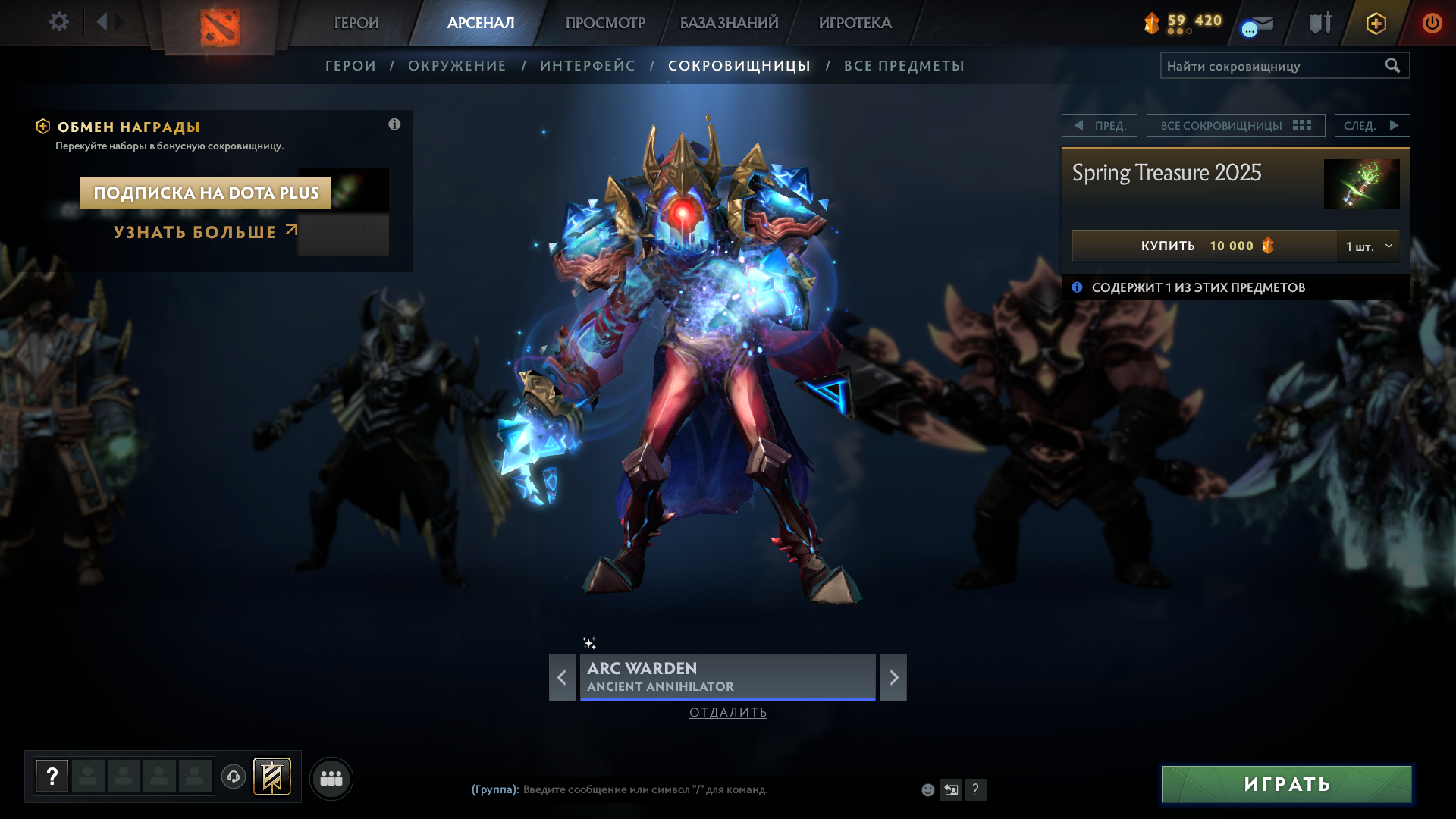Click ПОДПИСКА НА DOTA PLUS button

(x=206, y=193)
